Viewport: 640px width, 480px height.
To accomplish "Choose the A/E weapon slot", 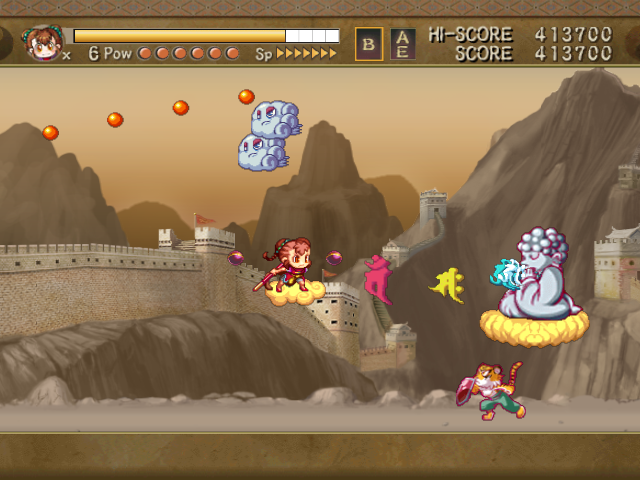I will (402, 44).
